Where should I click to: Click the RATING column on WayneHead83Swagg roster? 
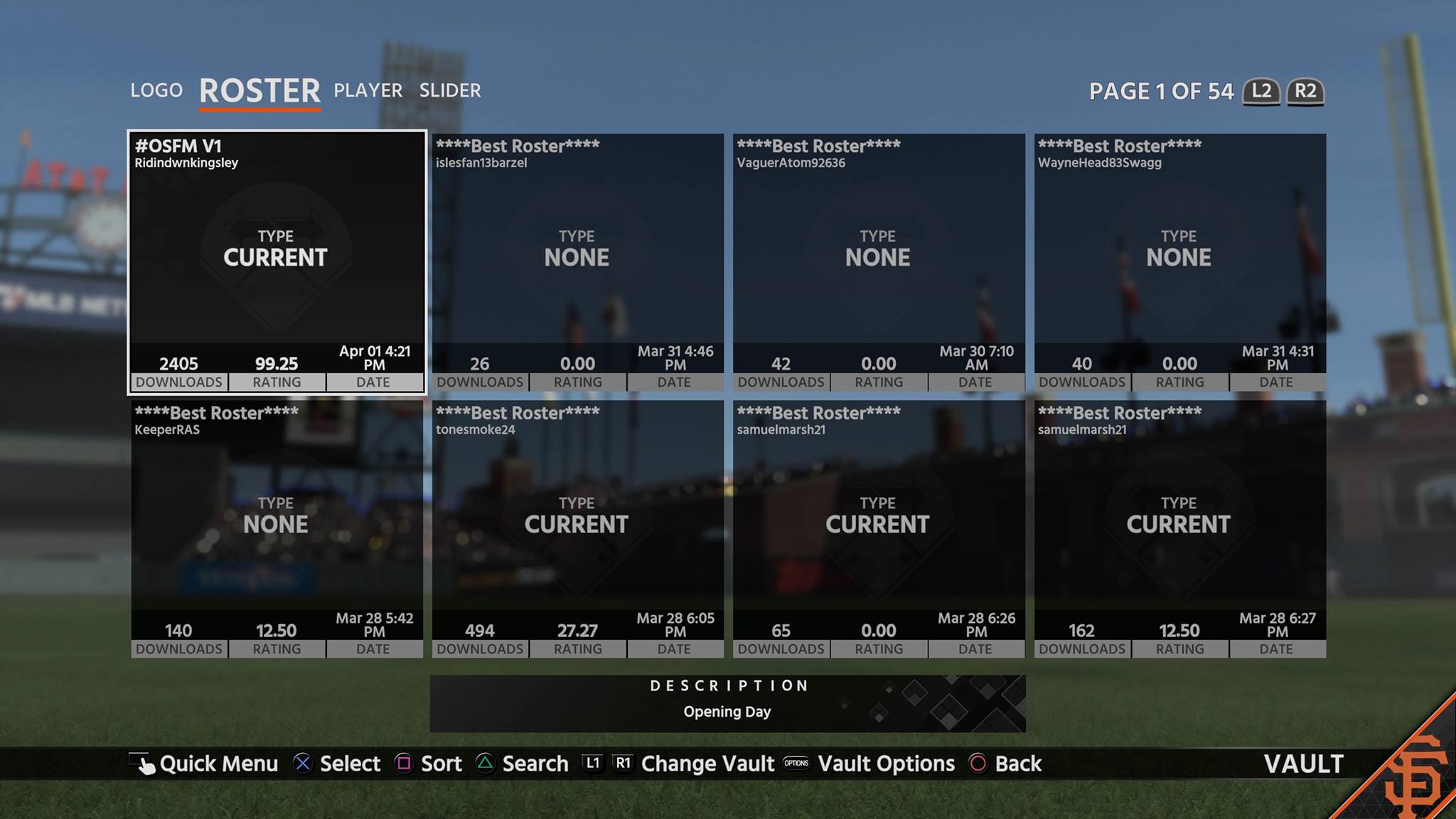point(1180,382)
